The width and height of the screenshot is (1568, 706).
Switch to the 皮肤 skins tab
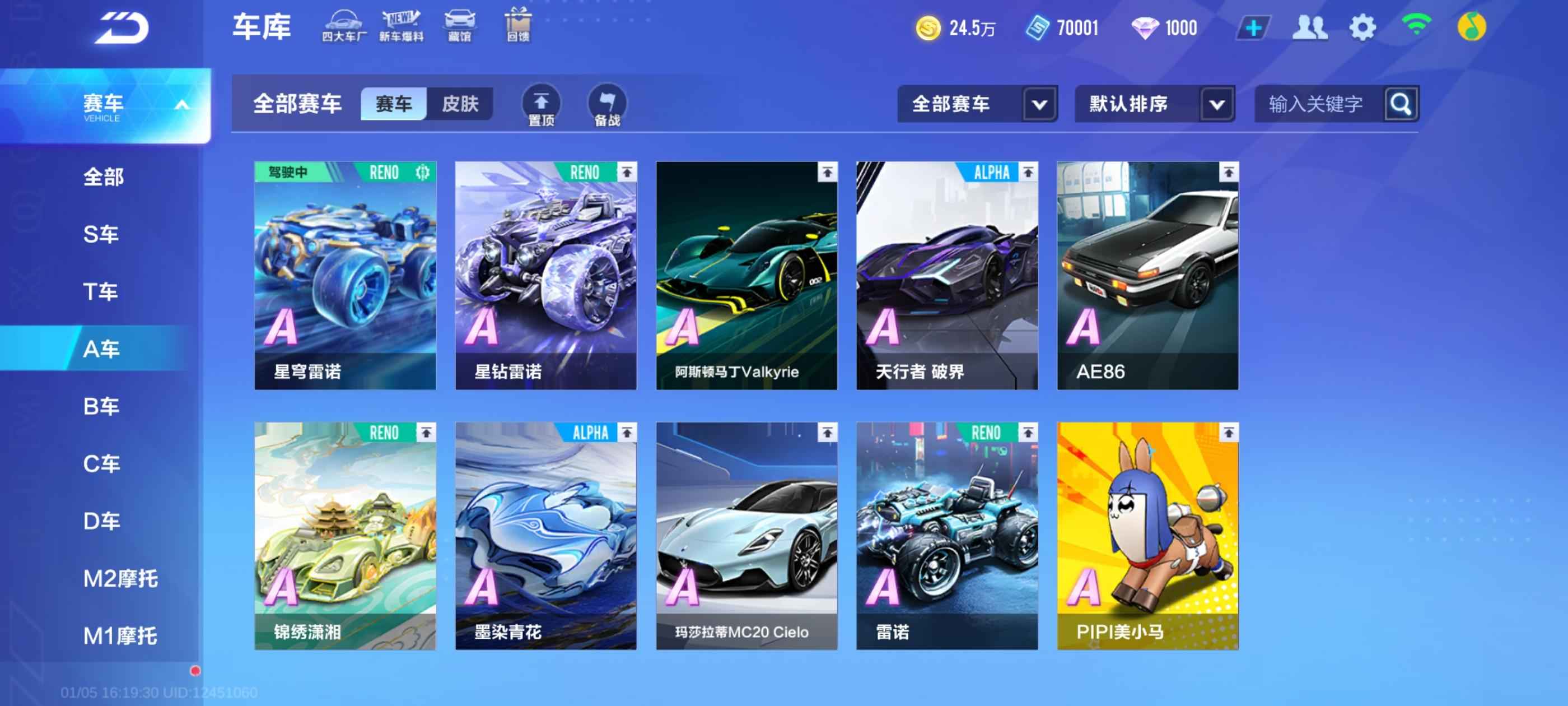(460, 104)
